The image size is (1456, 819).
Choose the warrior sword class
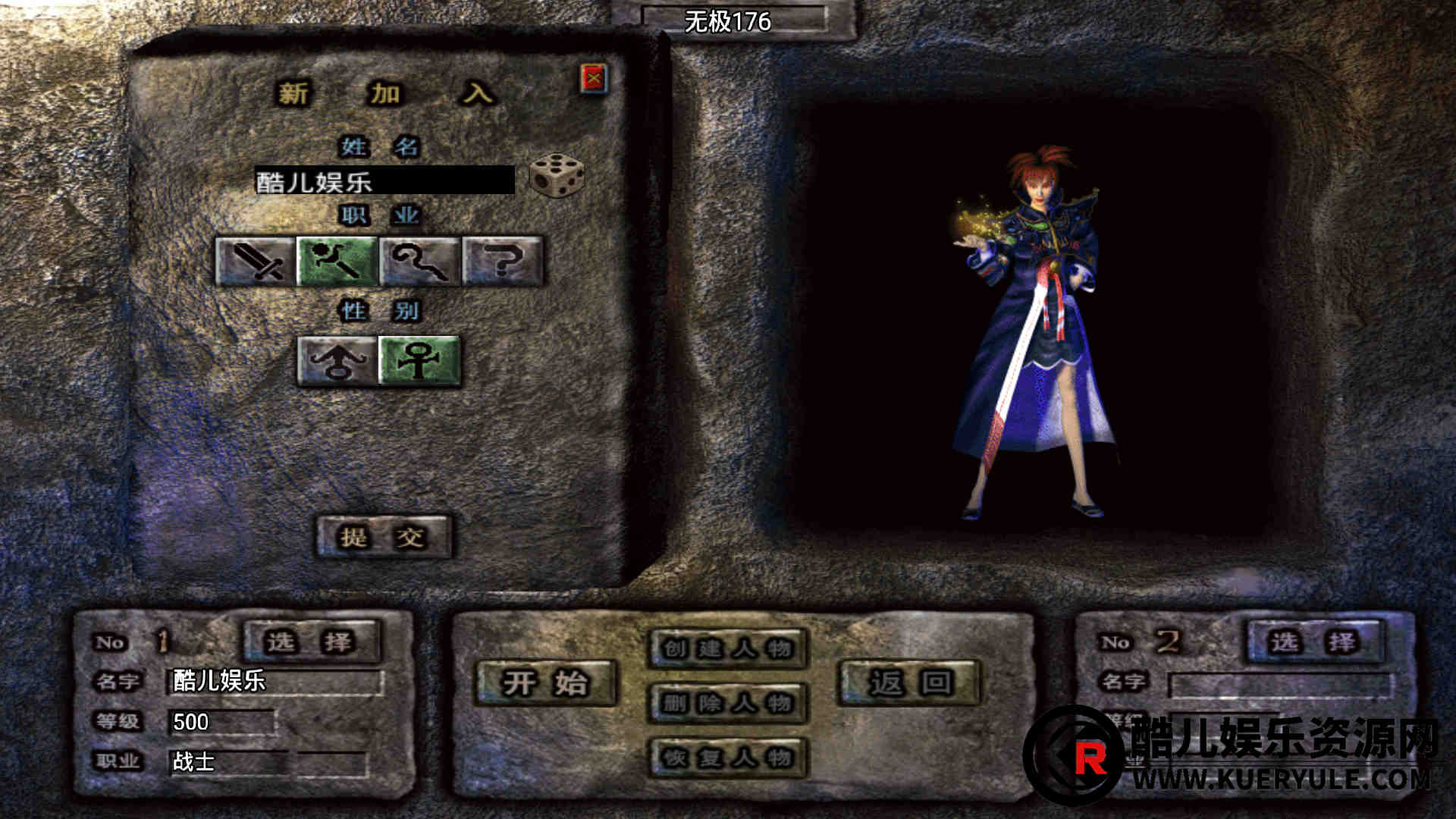pos(256,262)
